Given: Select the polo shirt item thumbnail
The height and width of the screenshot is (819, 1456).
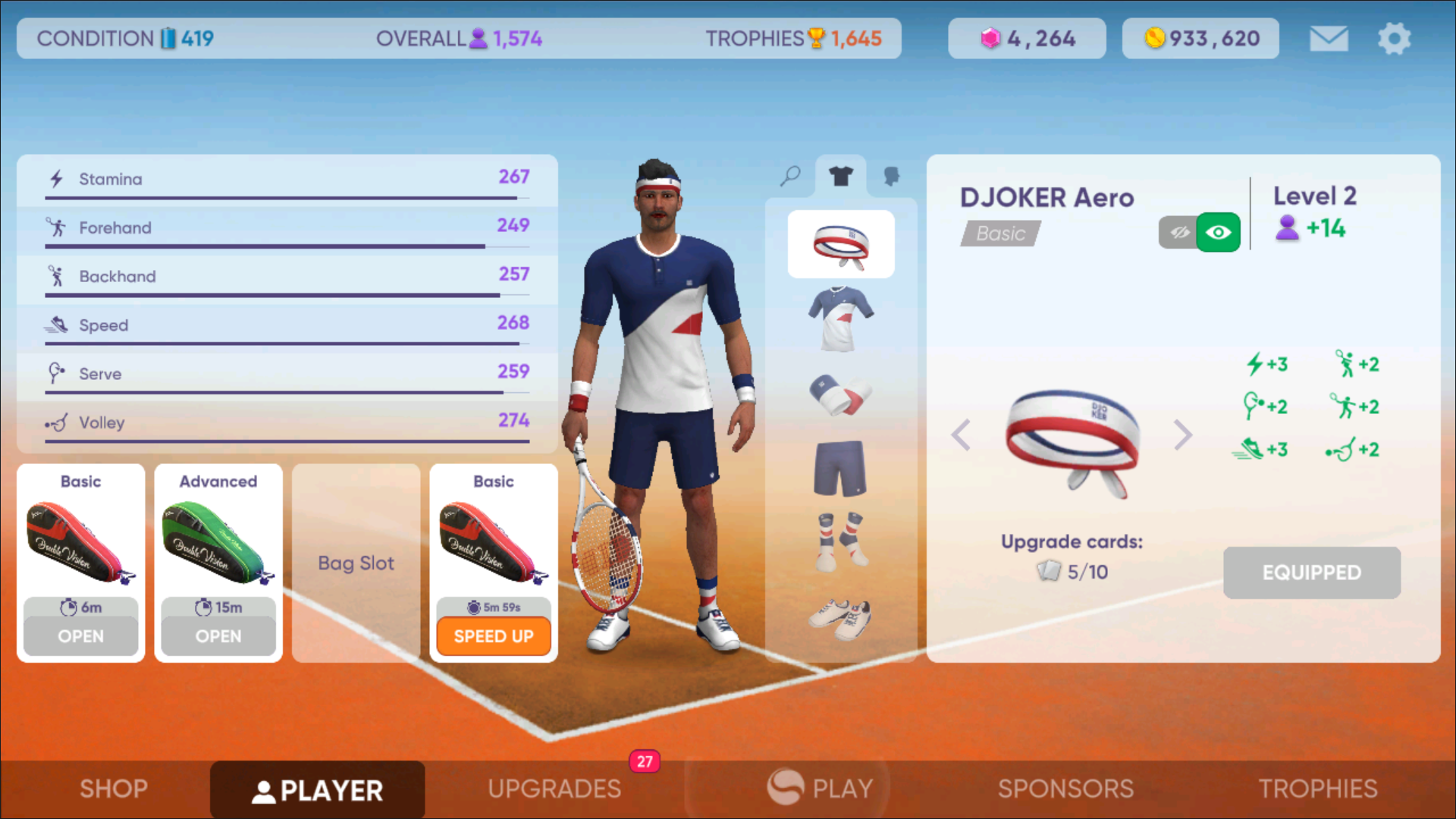Looking at the screenshot, I should (841, 318).
